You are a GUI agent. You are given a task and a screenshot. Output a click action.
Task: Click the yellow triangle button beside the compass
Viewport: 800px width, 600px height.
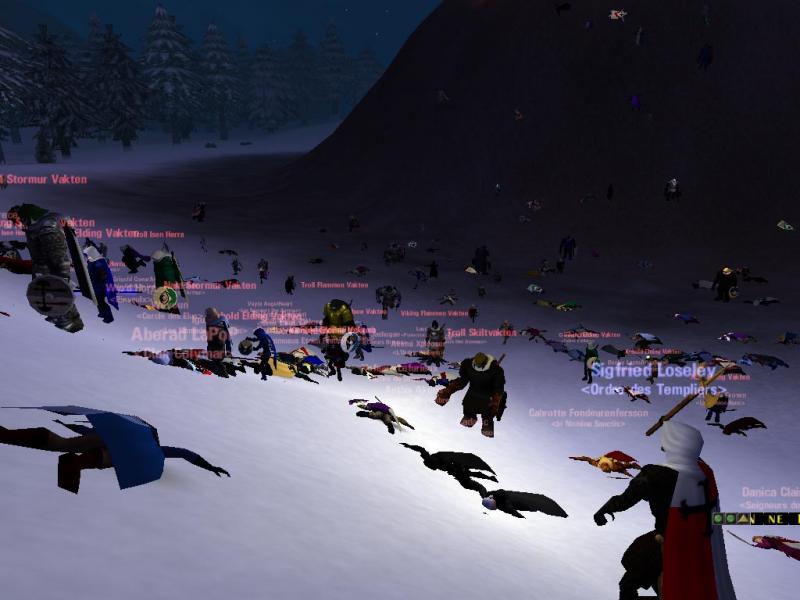pos(744,519)
